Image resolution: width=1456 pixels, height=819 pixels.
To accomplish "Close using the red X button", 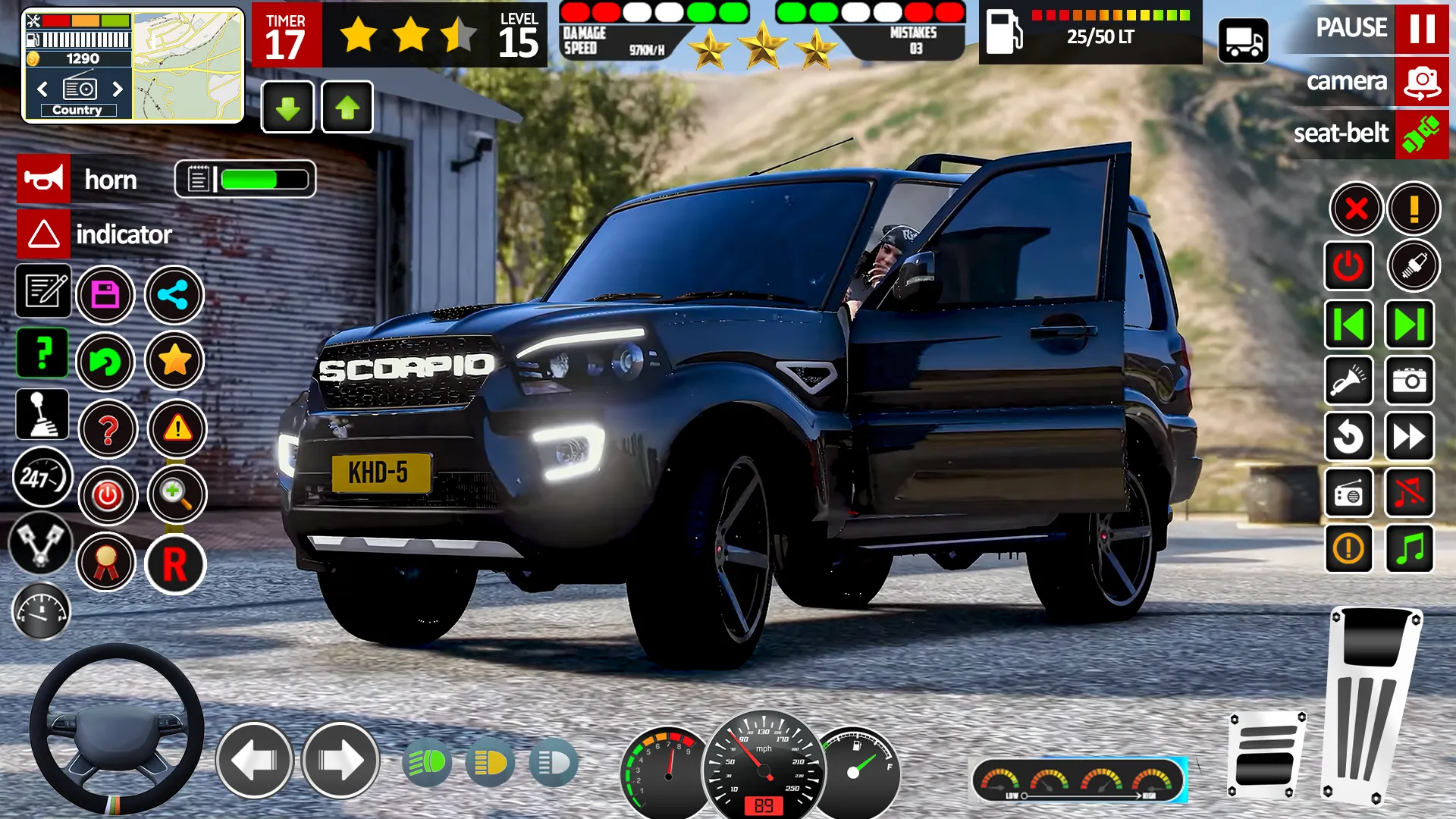I will [1356, 209].
